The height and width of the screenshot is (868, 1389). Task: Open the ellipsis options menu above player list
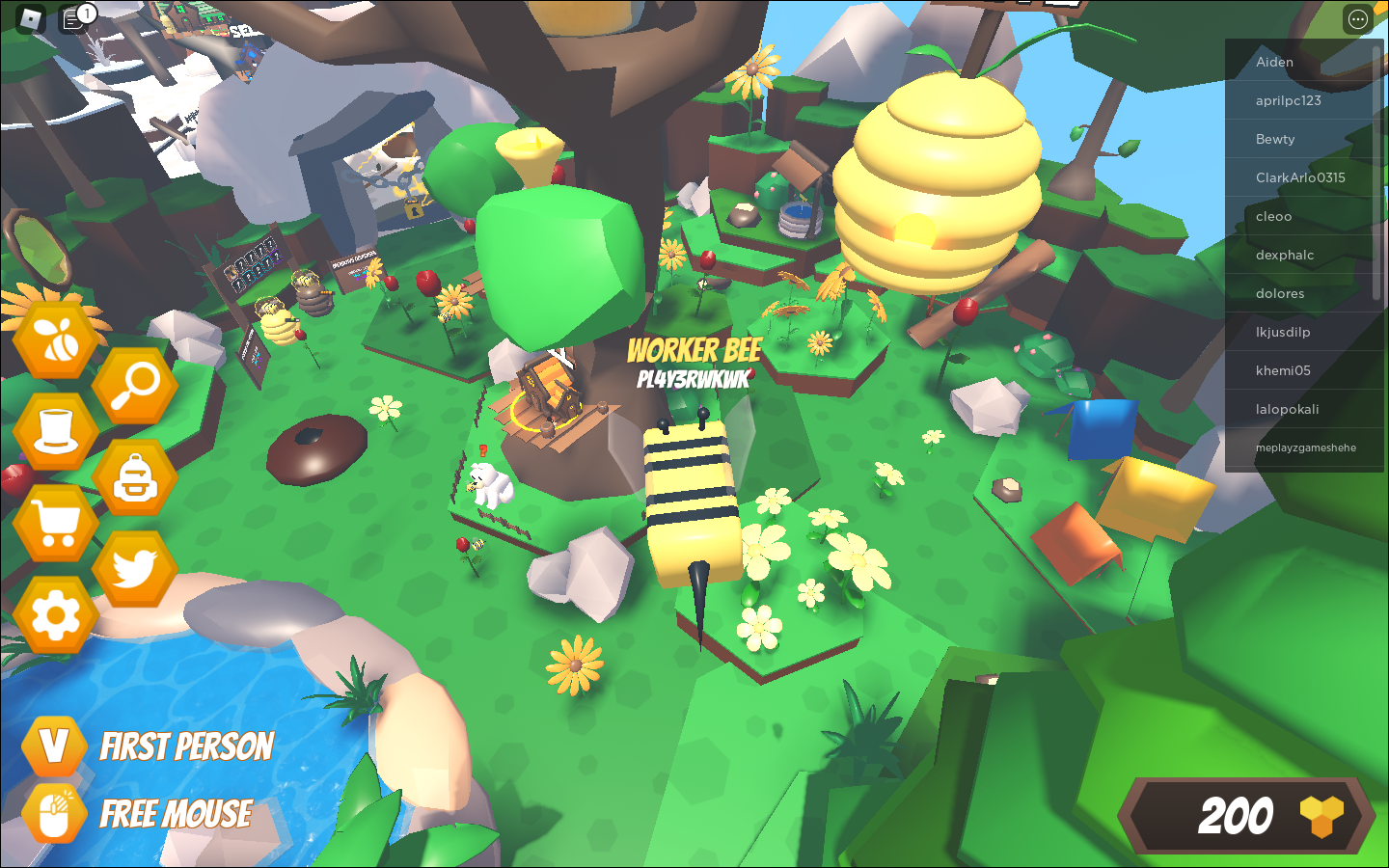coord(1357,18)
